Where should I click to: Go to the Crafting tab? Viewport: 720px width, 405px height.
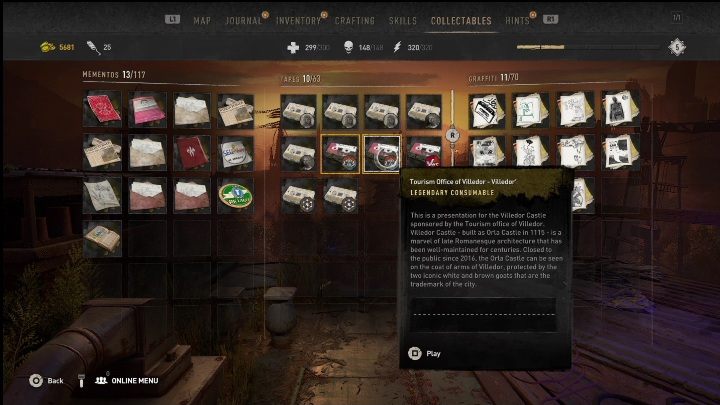click(x=355, y=20)
